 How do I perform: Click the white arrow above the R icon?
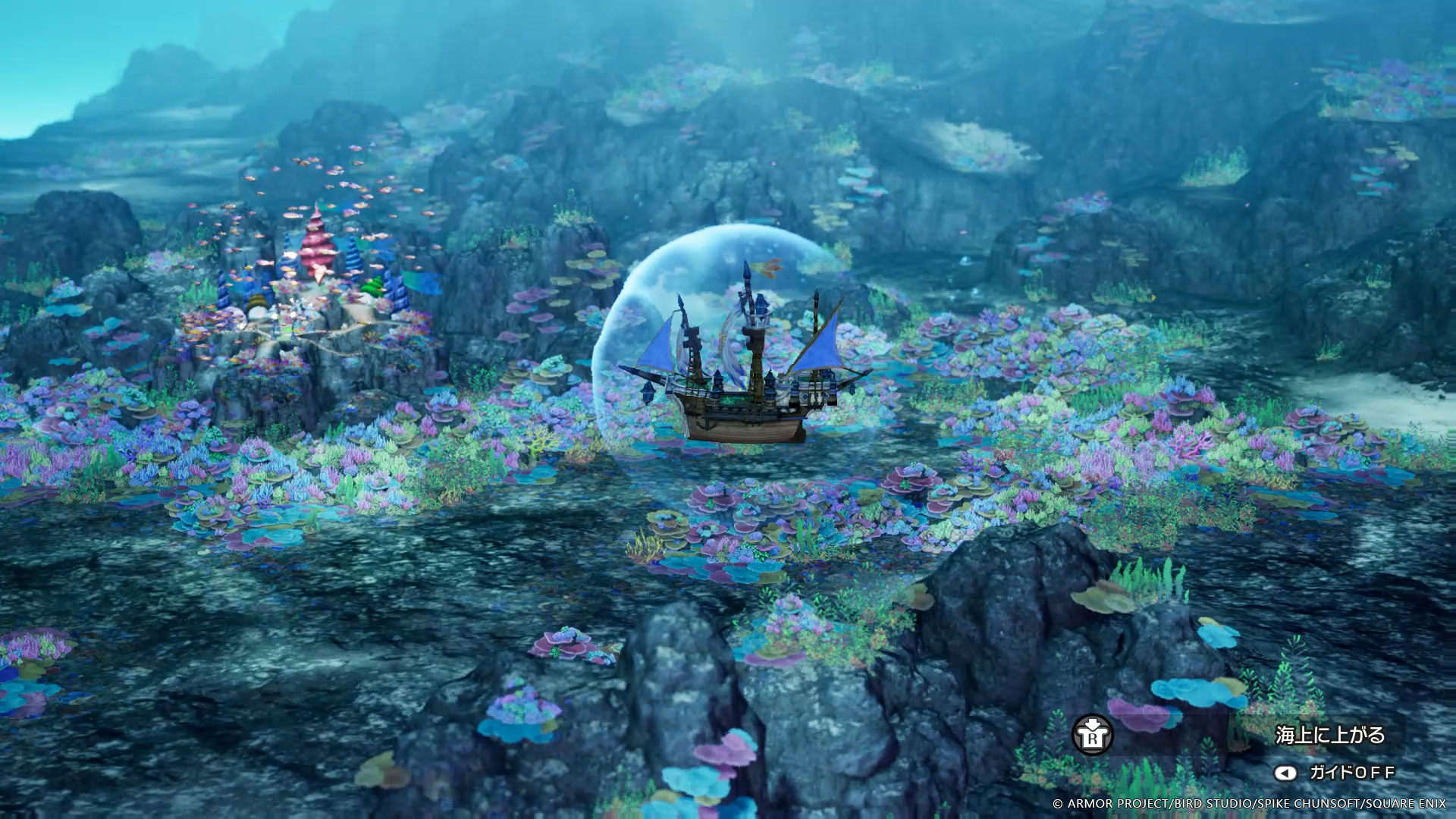click(1092, 723)
